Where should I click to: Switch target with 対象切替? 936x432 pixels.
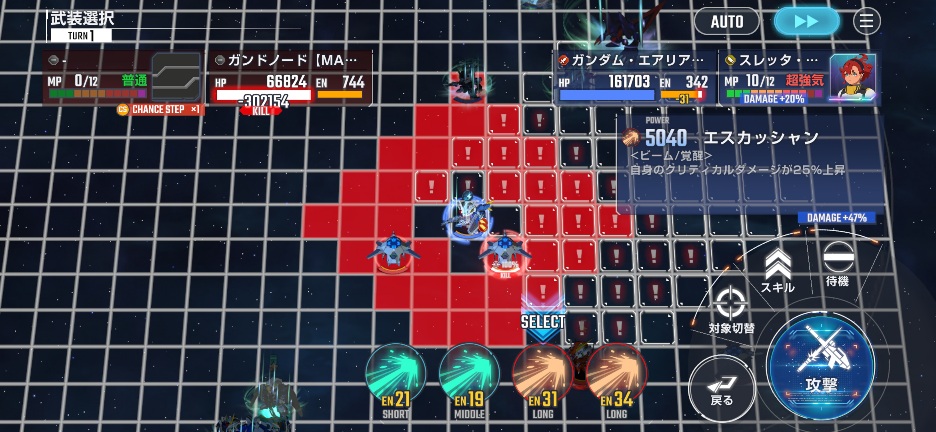(x=731, y=308)
